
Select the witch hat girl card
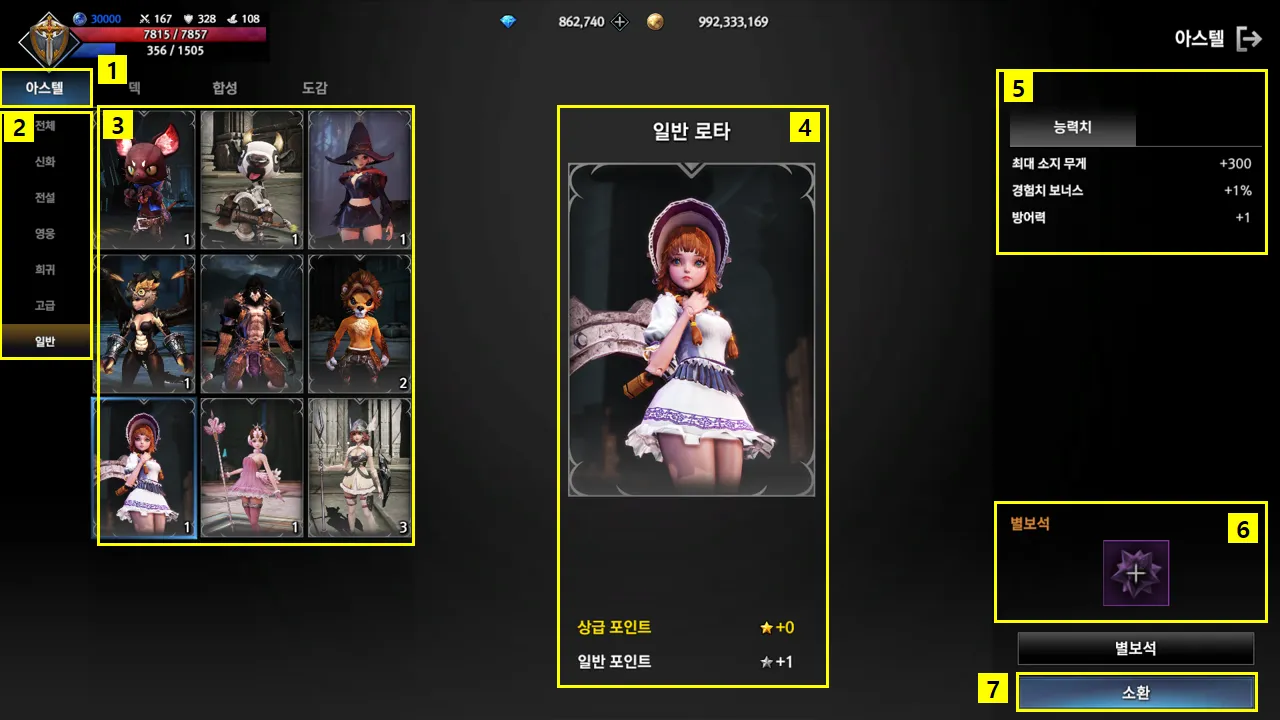coord(359,180)
